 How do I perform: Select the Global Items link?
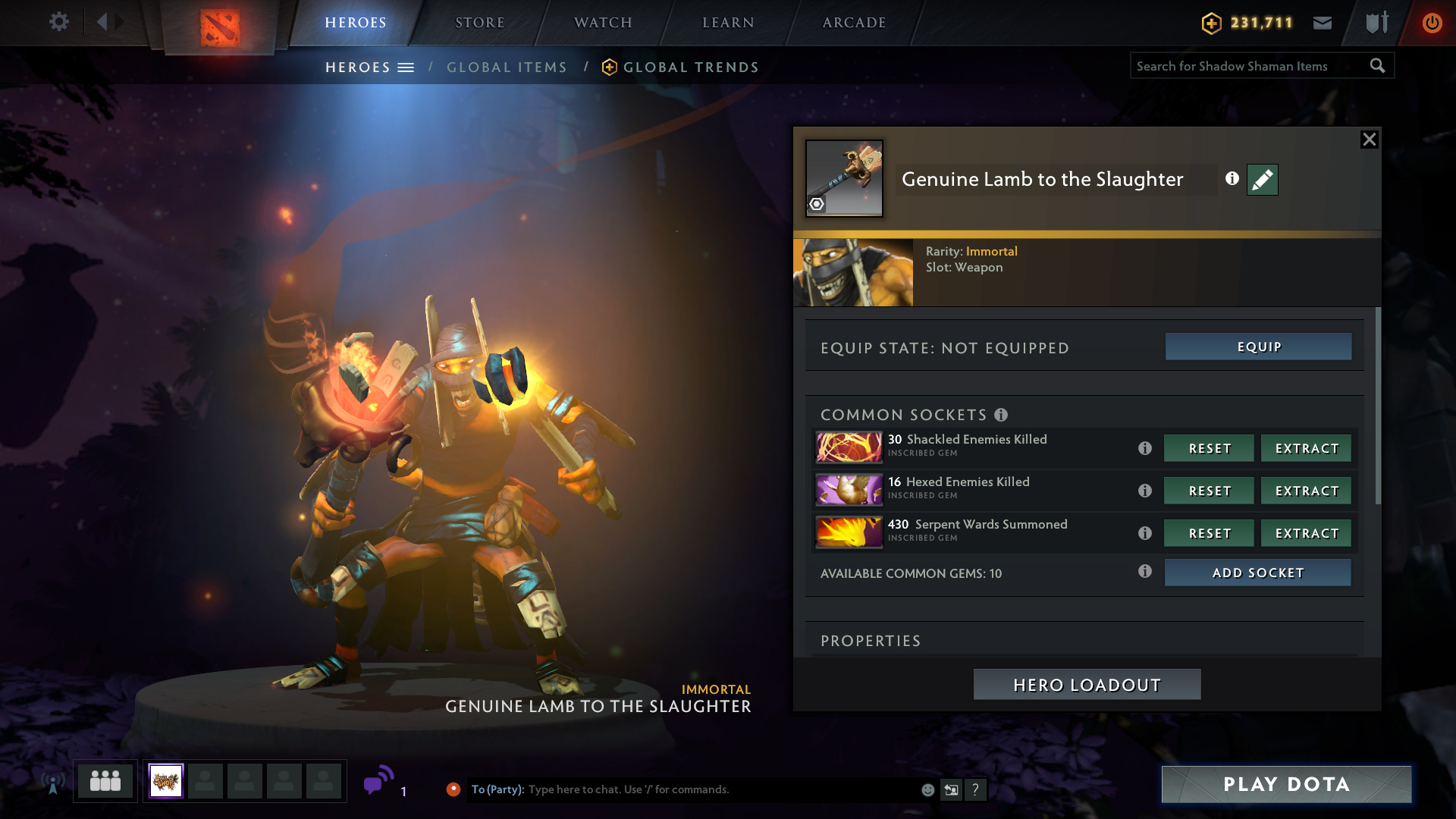[x=507, y=67]
